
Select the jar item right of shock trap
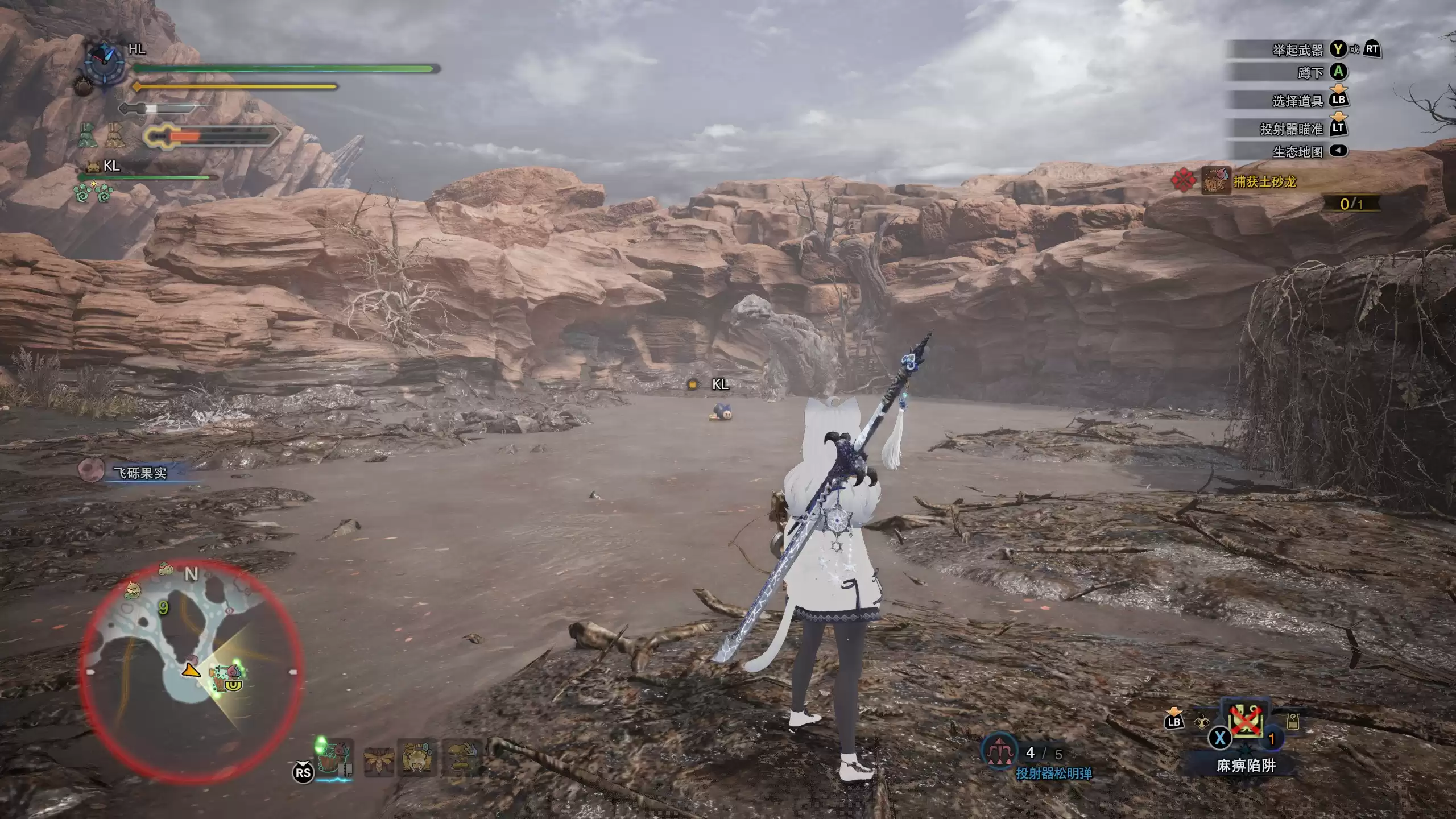1293,722
